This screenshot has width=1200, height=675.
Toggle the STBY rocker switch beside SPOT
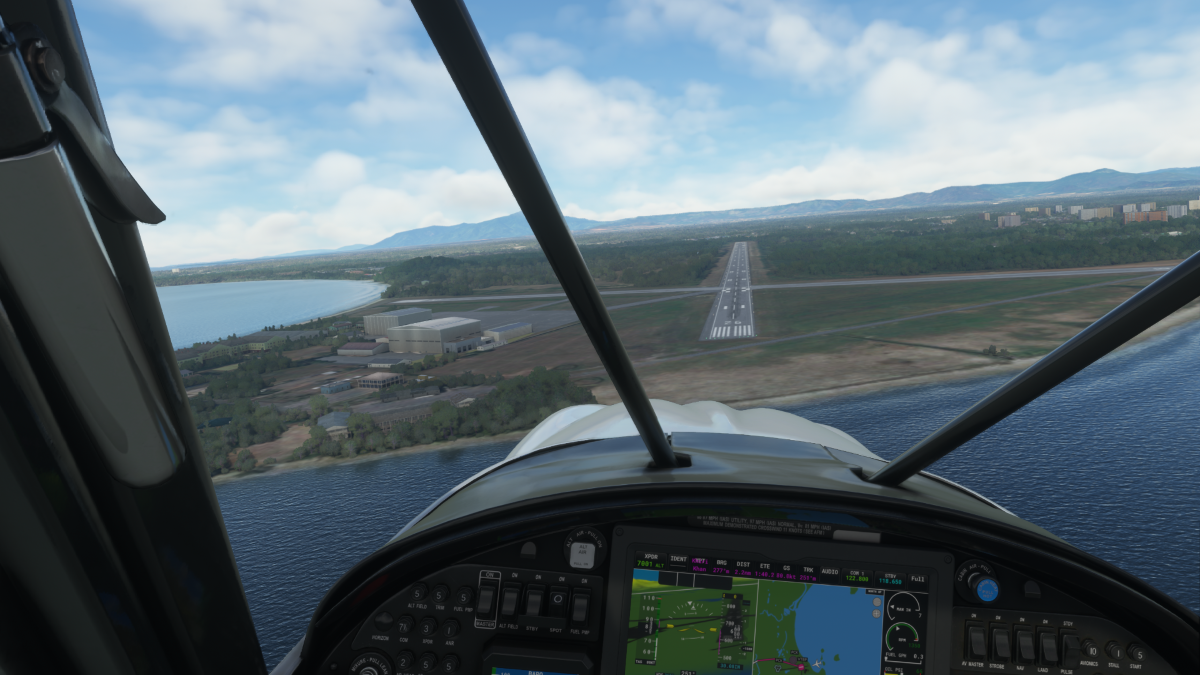533,602
